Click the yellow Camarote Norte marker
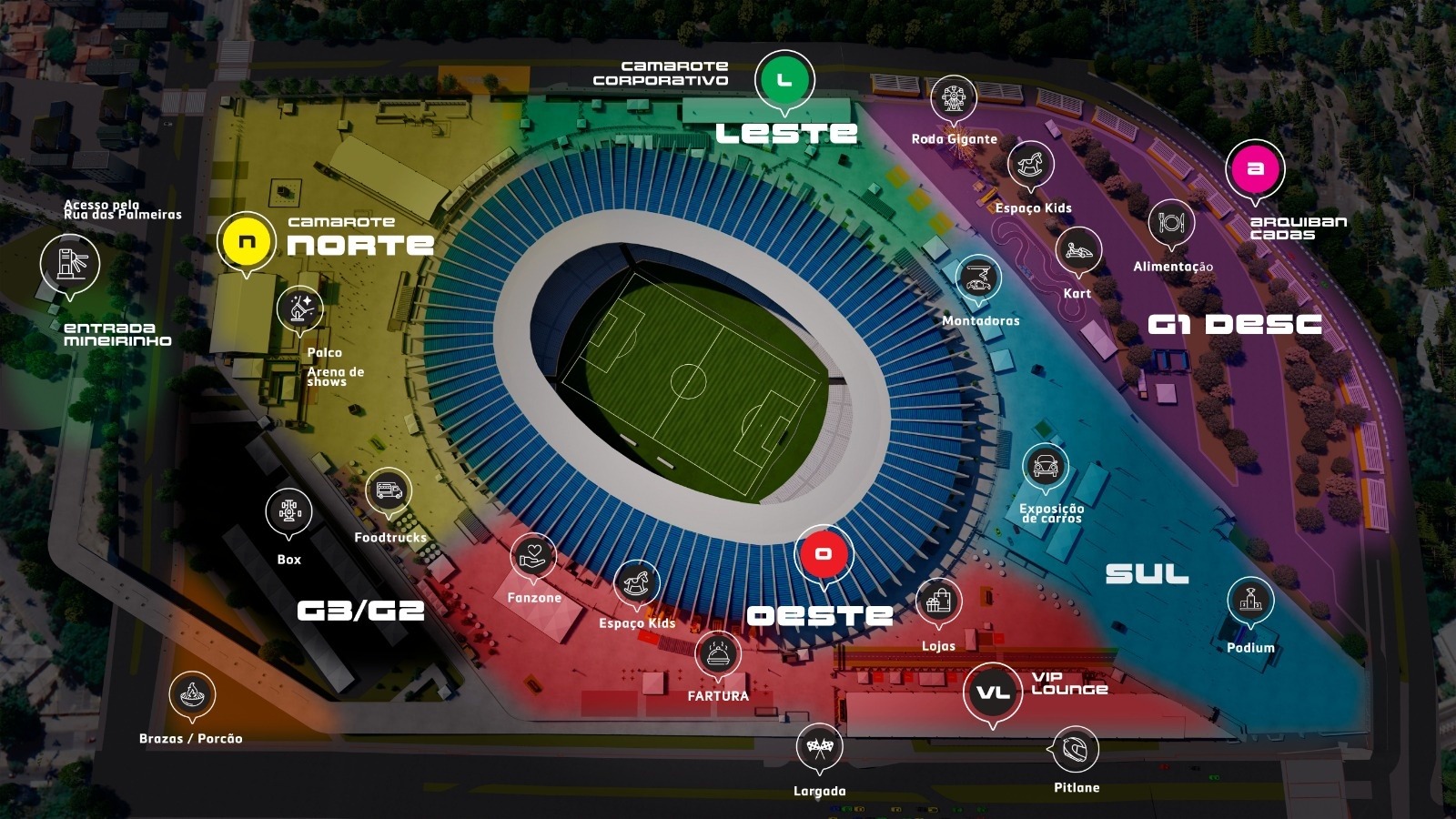The height and width of the screenshot is (819, 1456). coord(247,242)
